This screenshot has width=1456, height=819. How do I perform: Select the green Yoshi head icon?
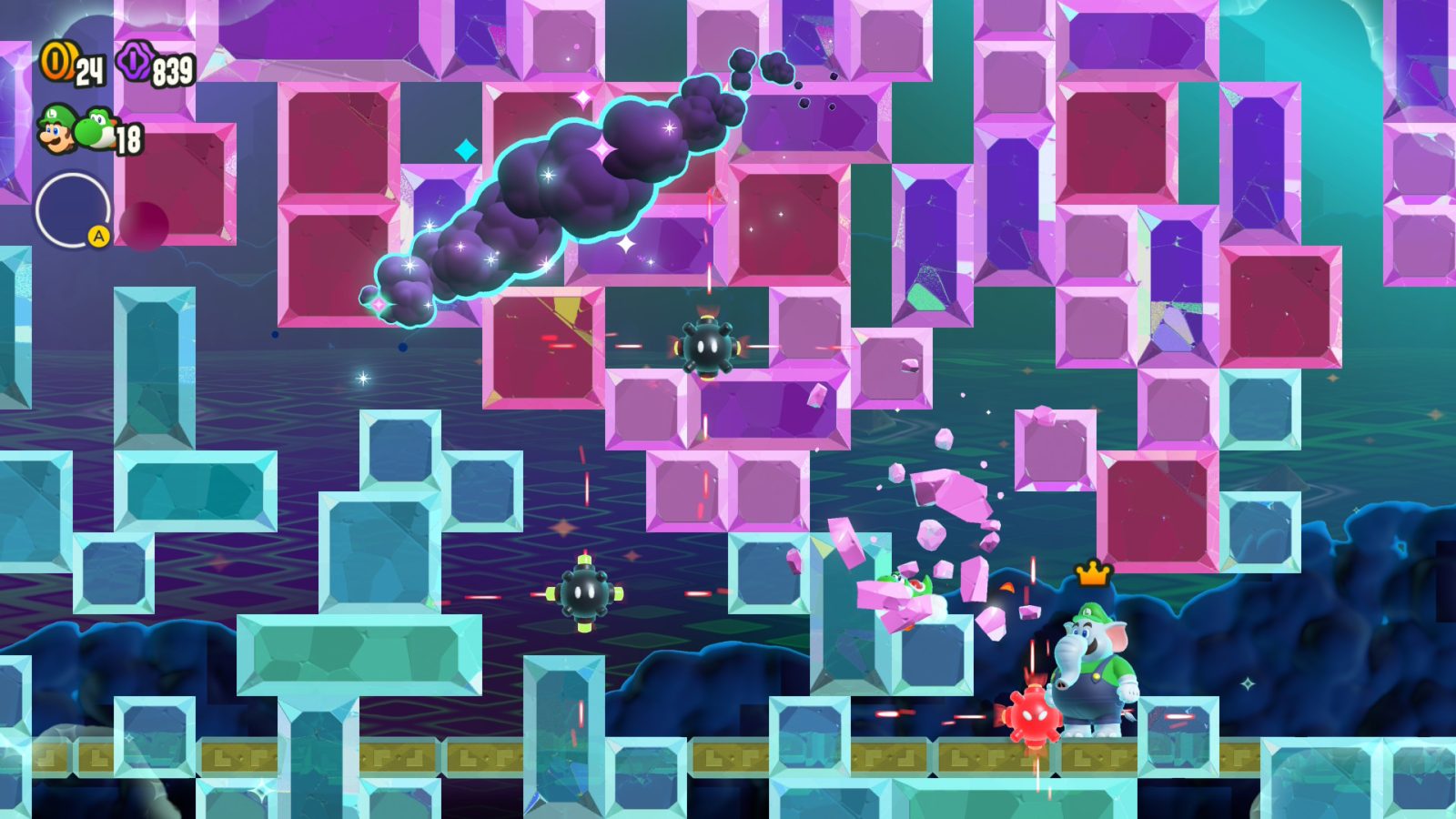(x=95, y=132)
